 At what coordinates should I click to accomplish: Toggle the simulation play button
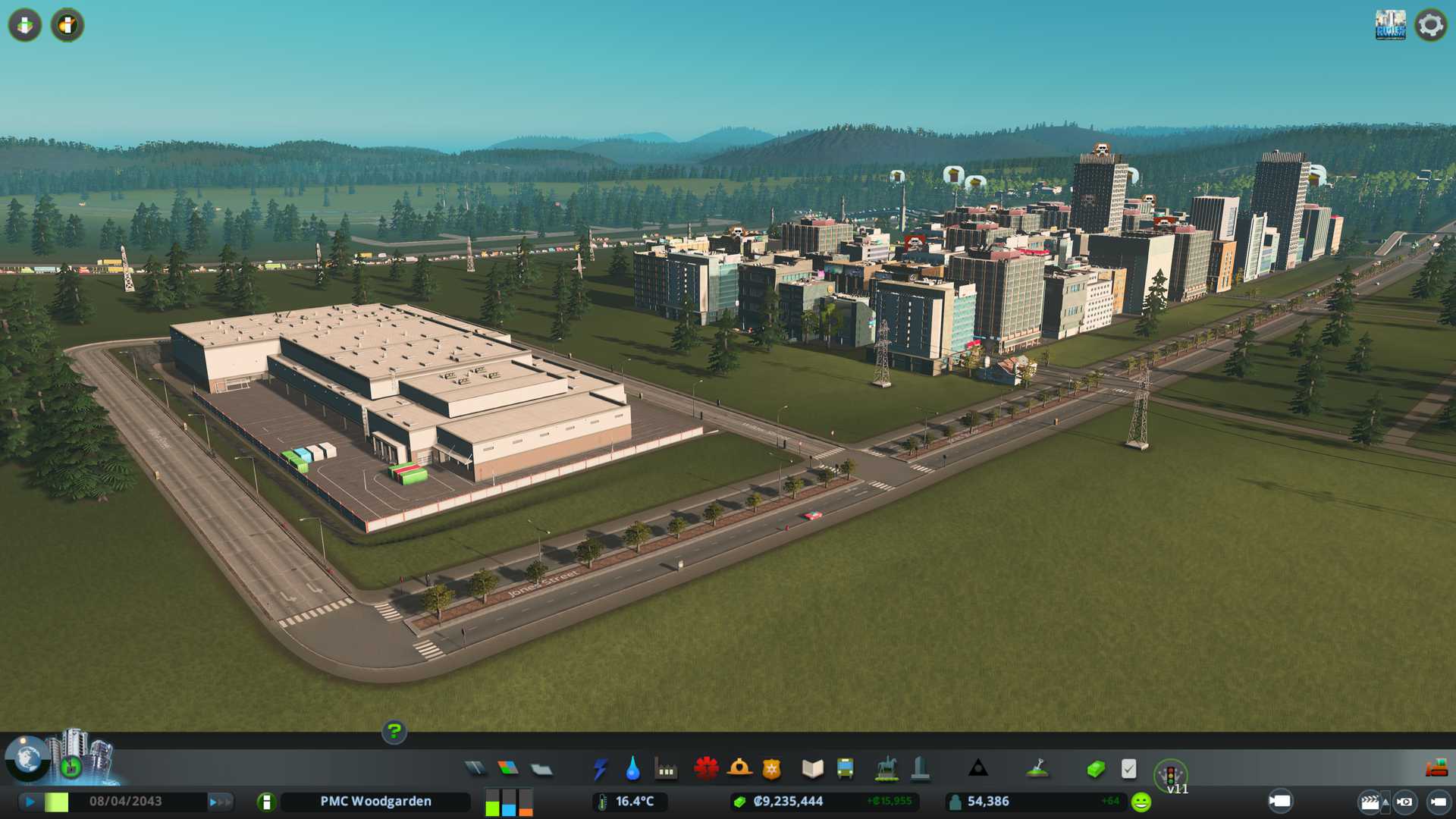pyautogui.click(x=30, y=802)
